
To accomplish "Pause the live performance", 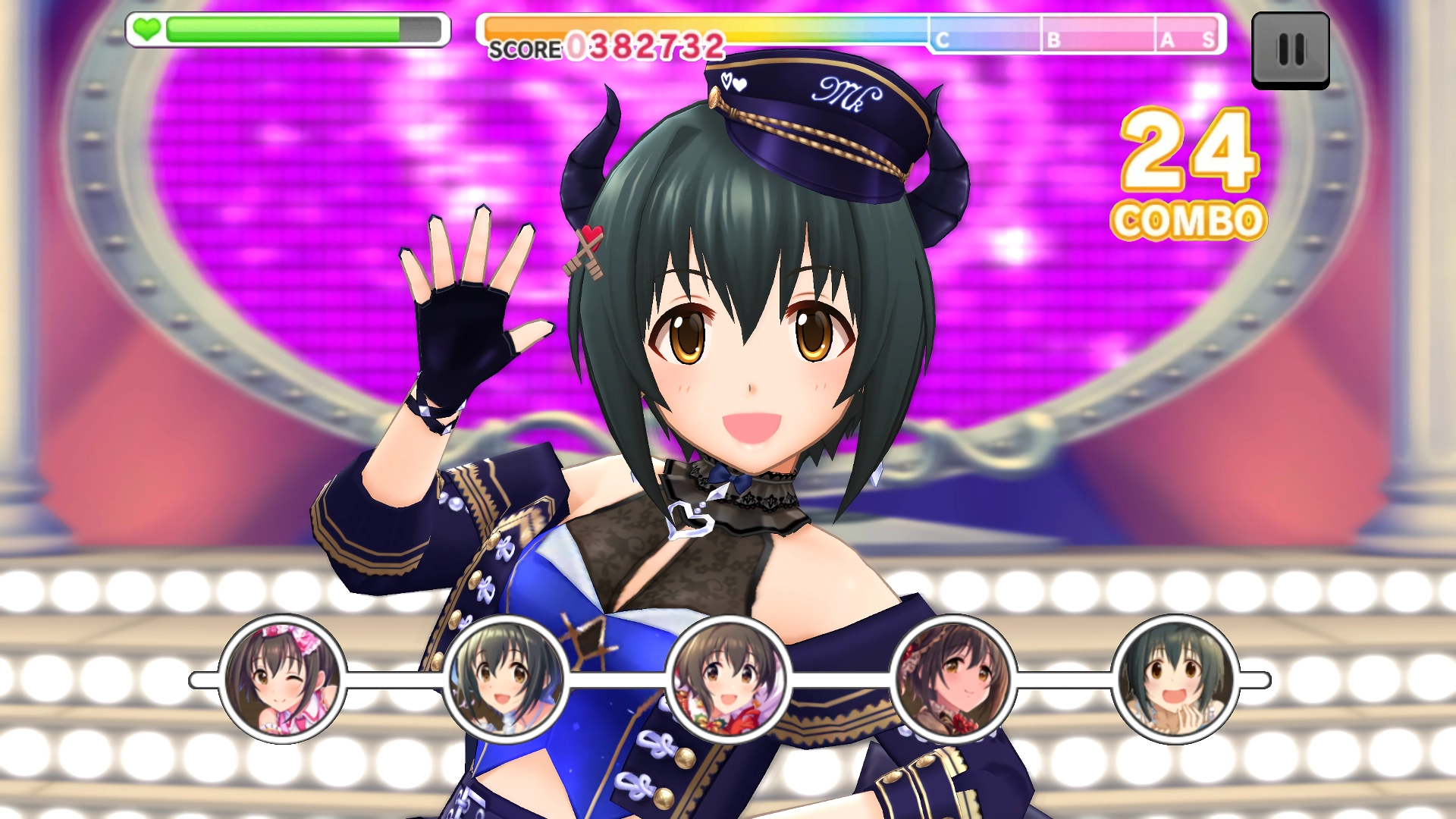I will point(1290,50).
